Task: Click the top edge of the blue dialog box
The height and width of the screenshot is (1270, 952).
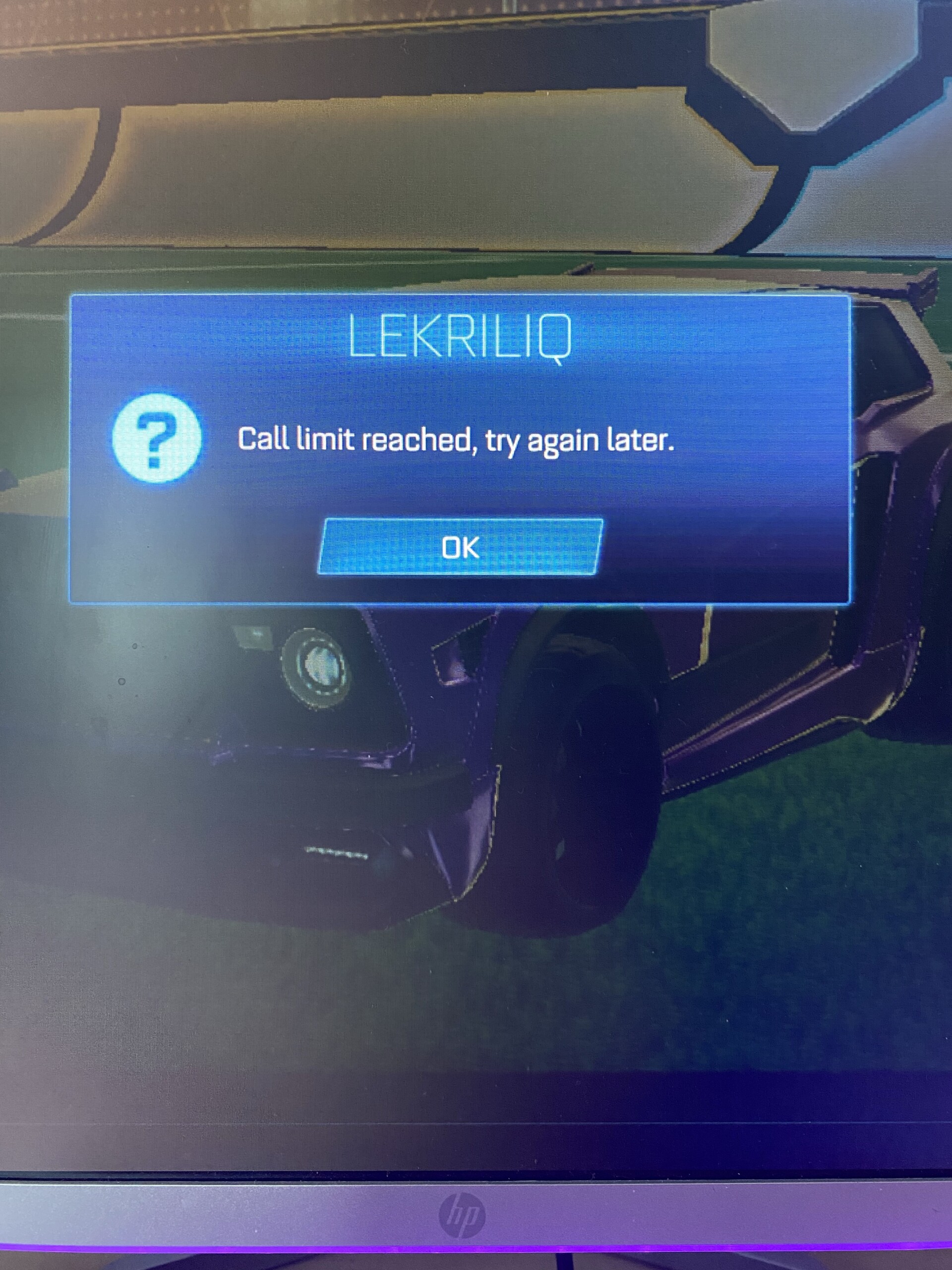Action: [x=459, y=294]
